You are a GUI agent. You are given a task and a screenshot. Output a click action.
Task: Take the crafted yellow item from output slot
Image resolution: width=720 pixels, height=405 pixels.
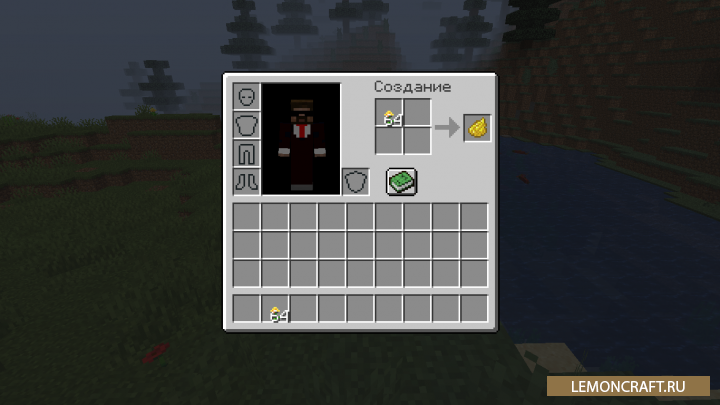click(x=477, y=127)
